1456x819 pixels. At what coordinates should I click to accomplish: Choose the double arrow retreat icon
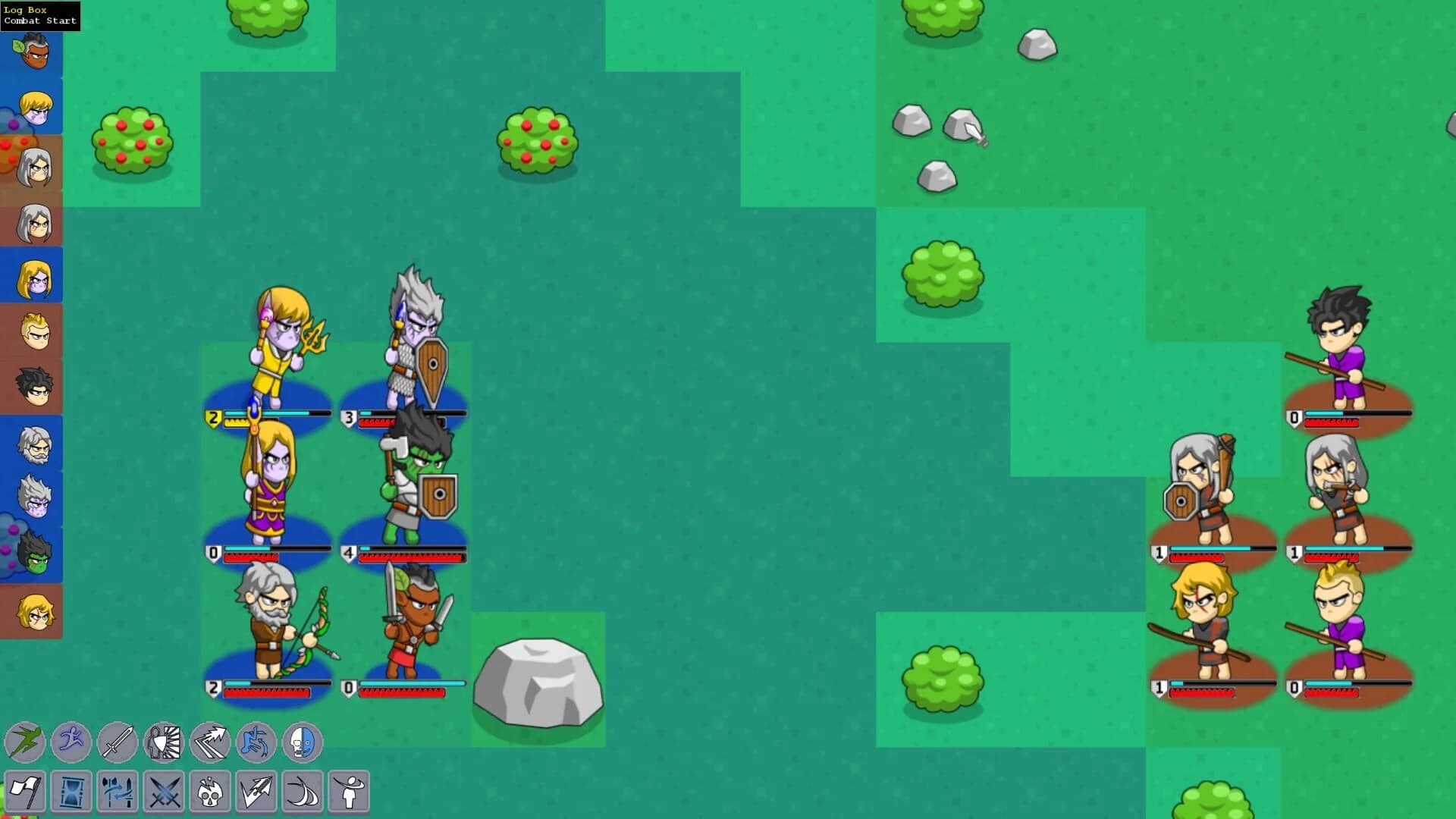[212, 742]
